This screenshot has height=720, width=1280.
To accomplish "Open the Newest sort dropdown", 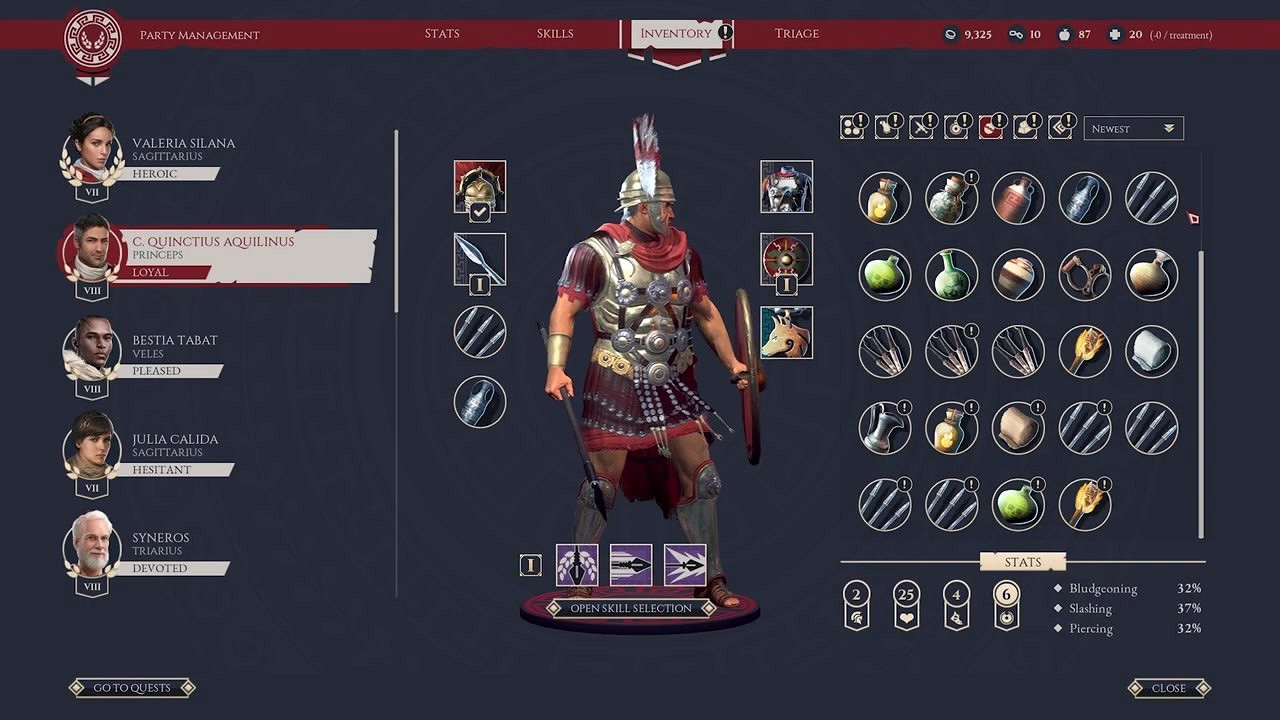I will [1133, 129].
